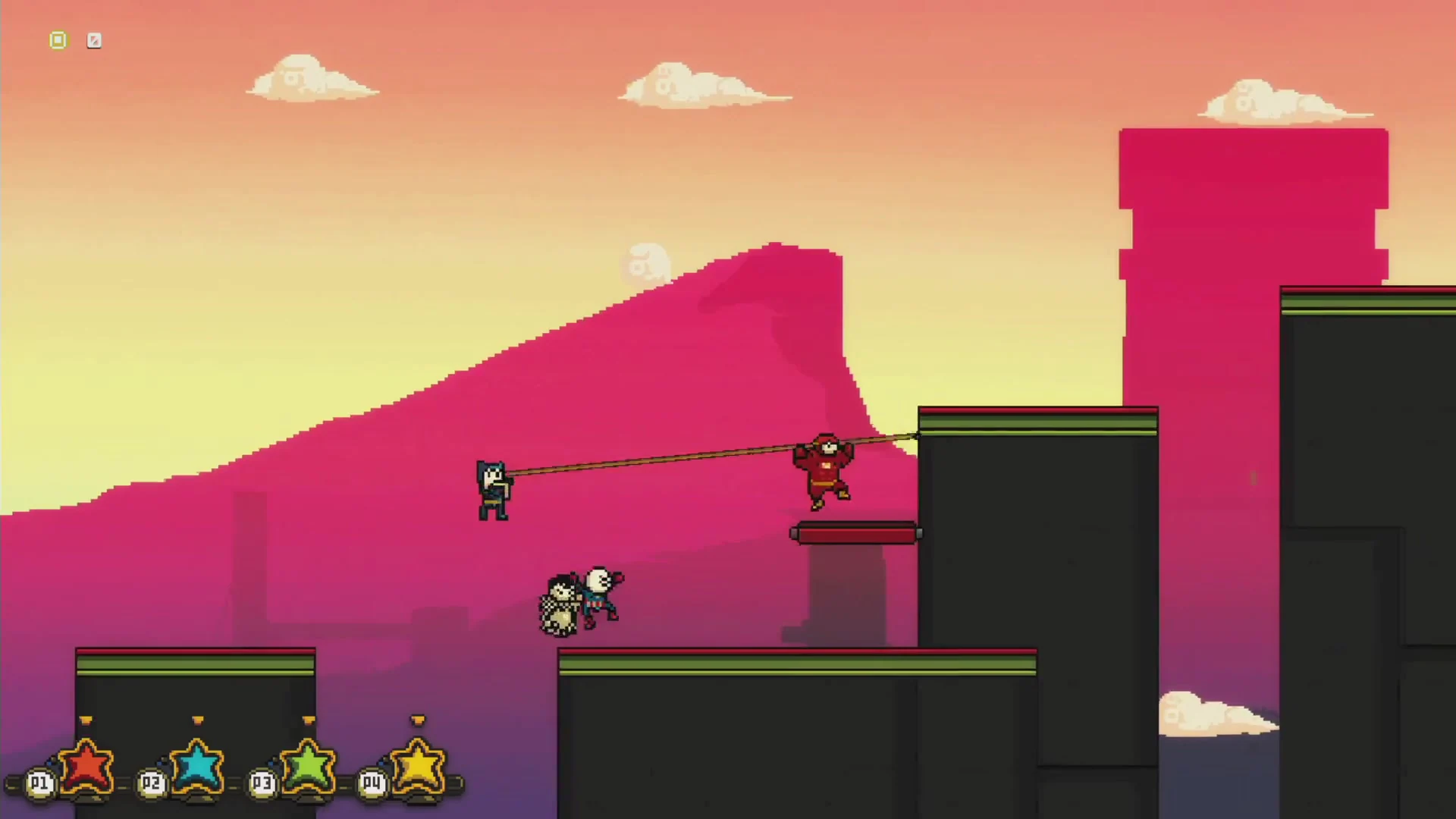
Task: Click the orange marker above Player 4's star
Action: [418, 720]
